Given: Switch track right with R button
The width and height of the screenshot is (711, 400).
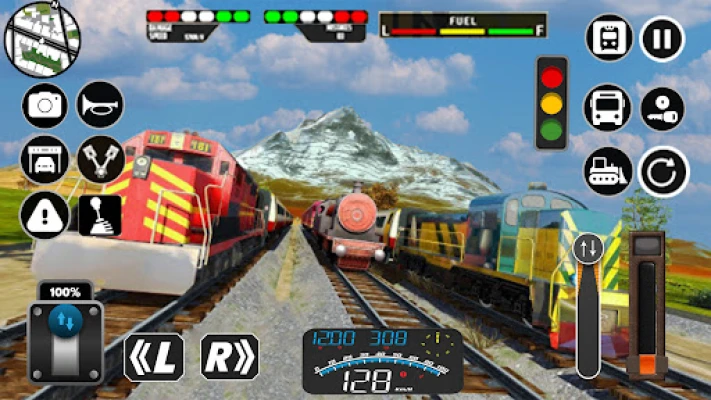Looking at the screenshot, I should pyautogui.click(x=229, y=357).
